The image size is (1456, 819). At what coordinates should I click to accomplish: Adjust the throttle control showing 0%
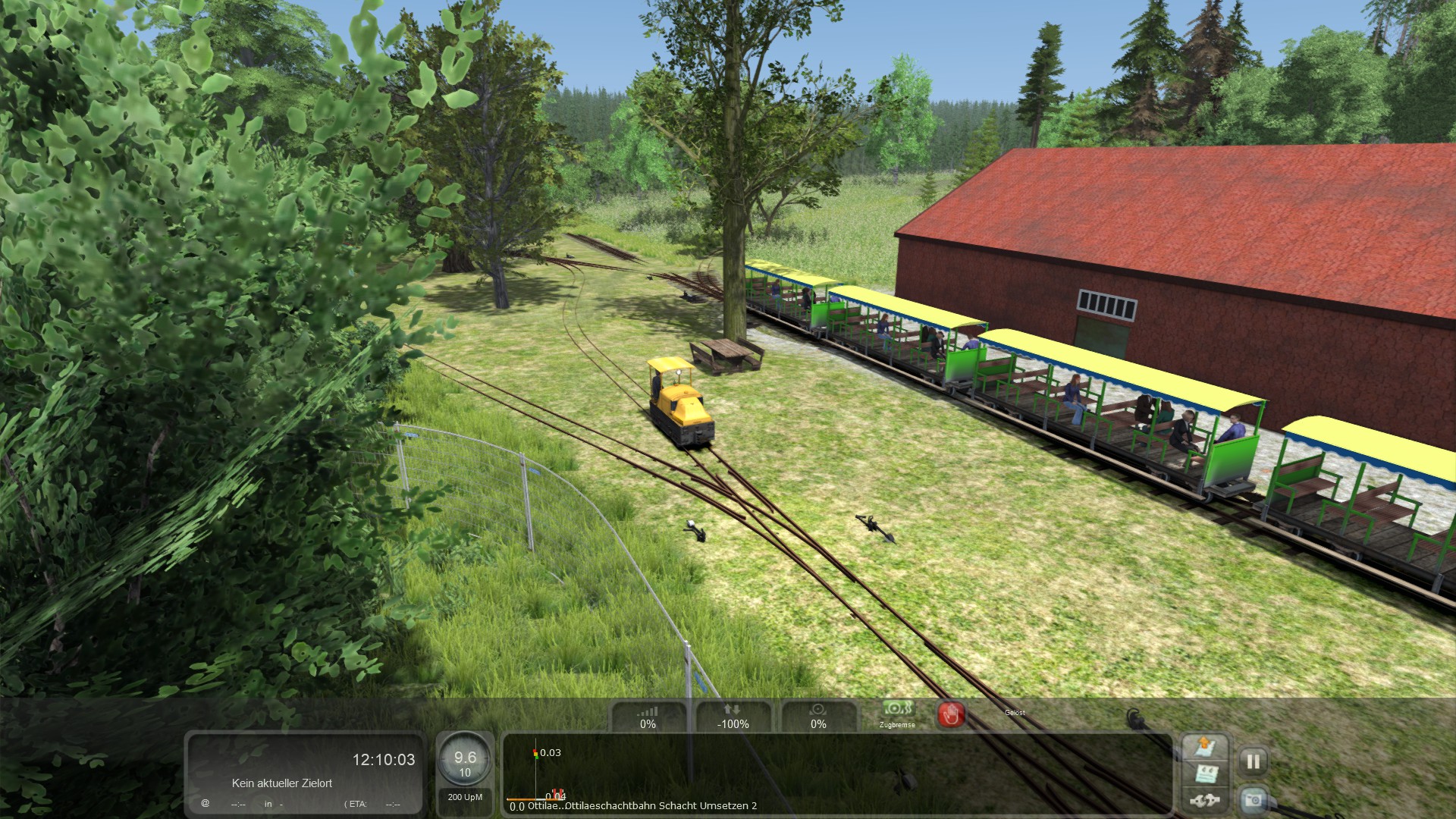648,717
